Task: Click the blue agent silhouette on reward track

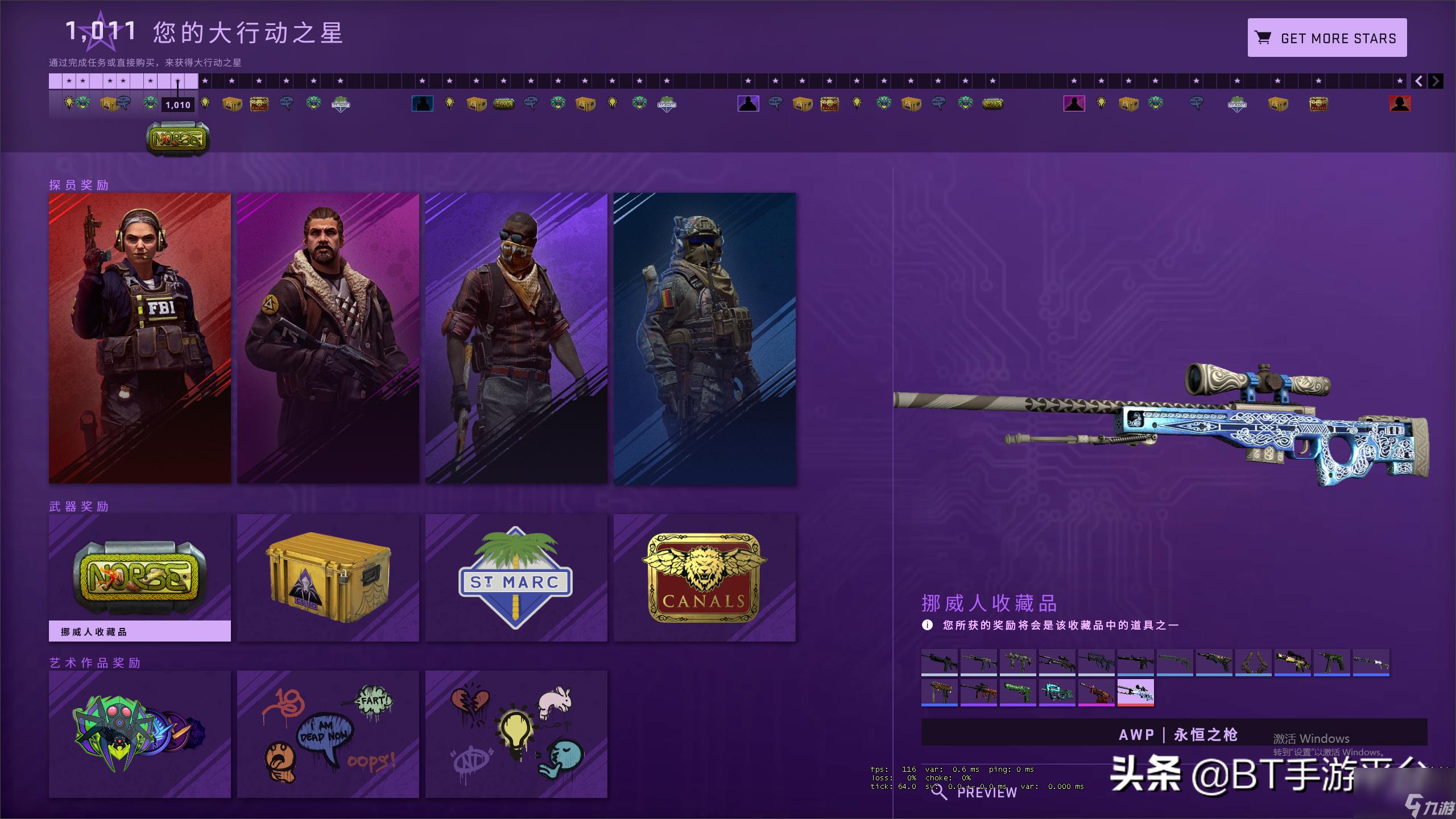Action: point(422,104)
